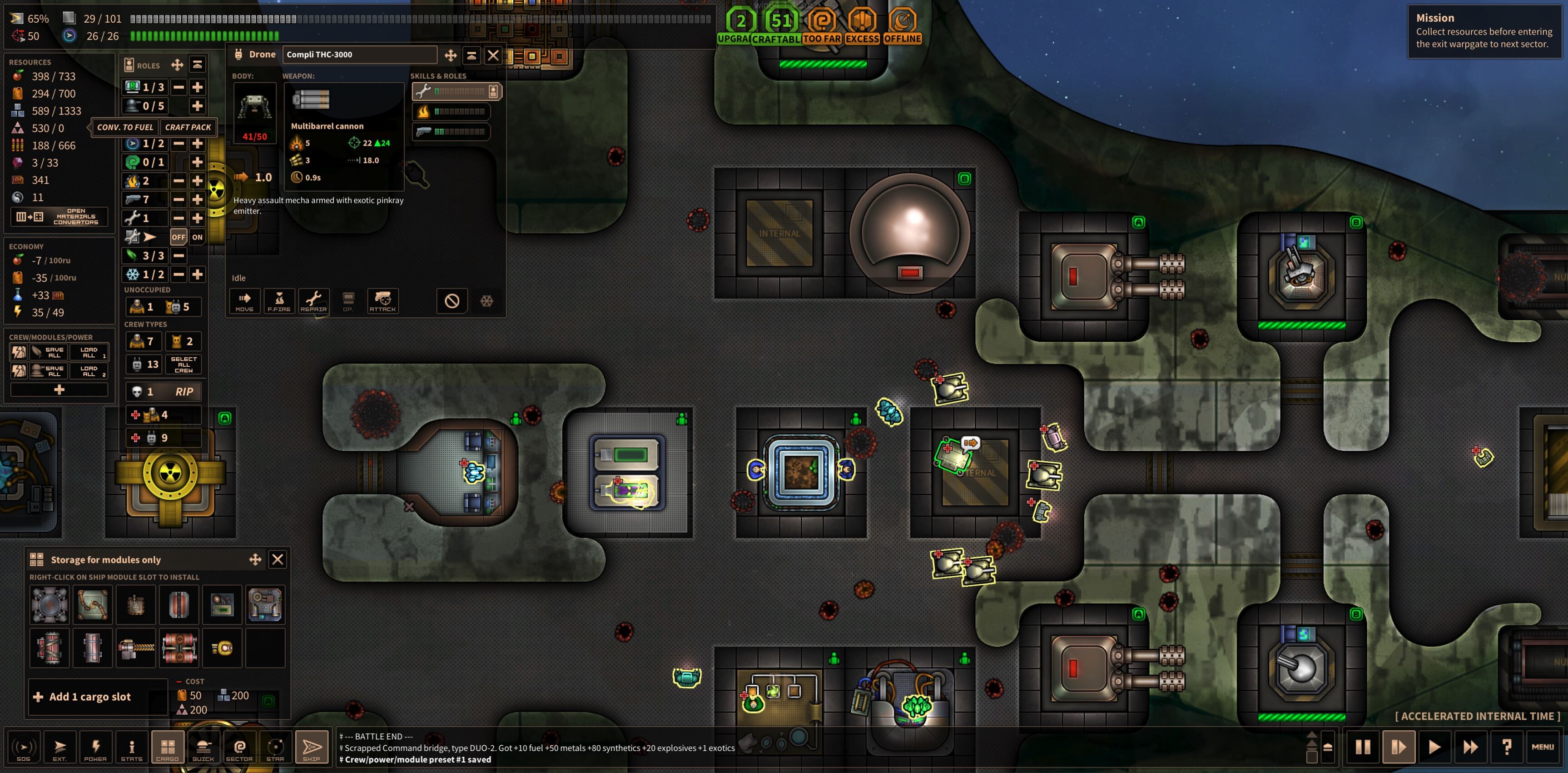Open the MENU from bottom-right corner

tap(1544, 747)
